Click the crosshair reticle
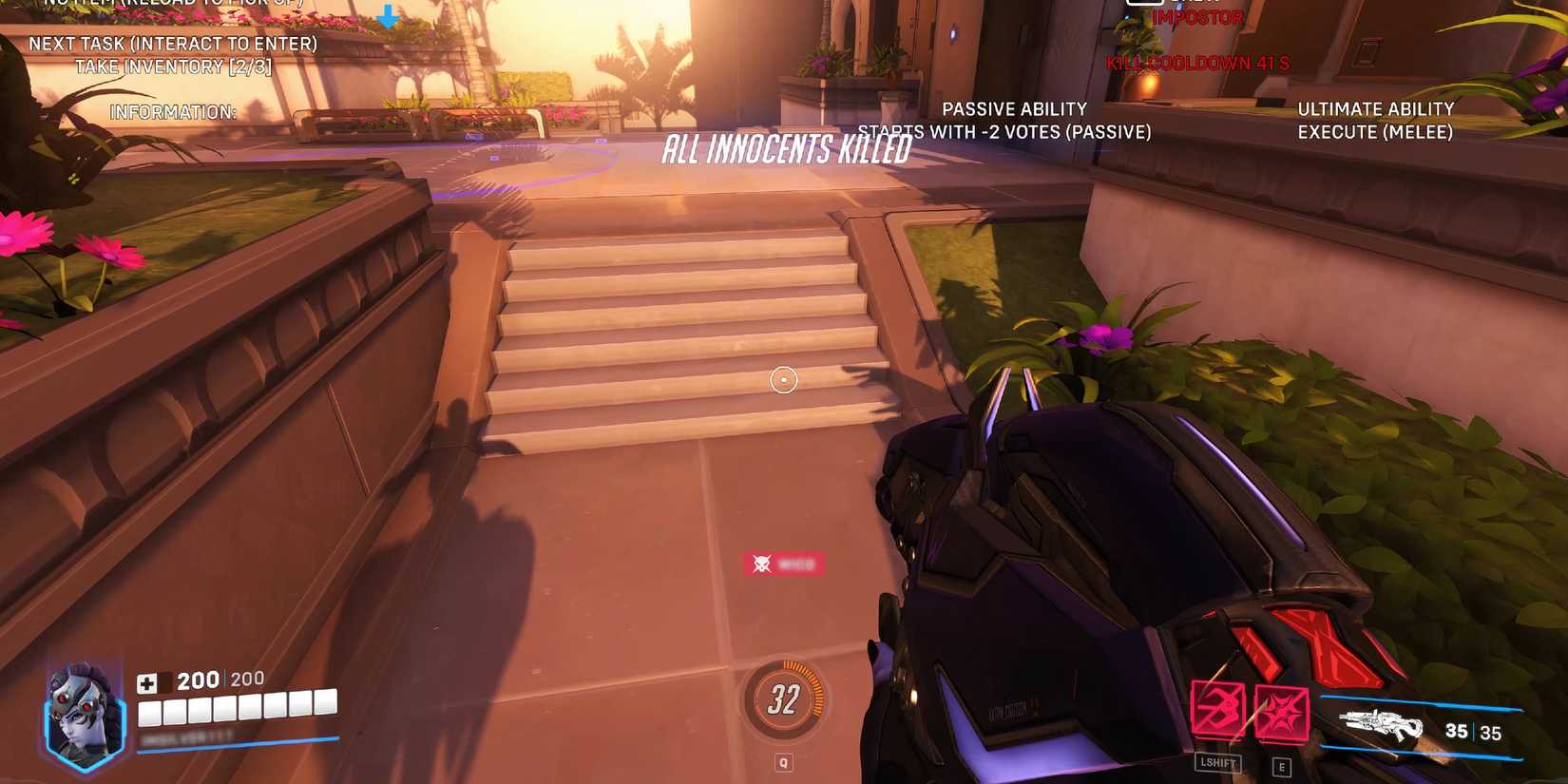The width and height of the screenshot is (1568, 784). click(x=783, y=379)
